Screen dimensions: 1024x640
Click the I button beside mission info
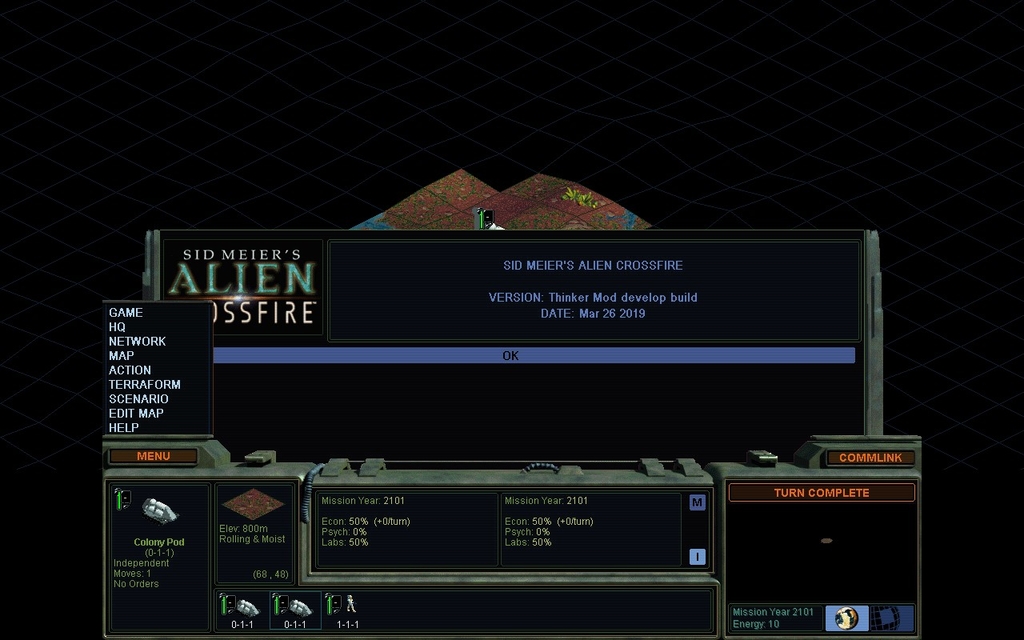tap(697, 557)
